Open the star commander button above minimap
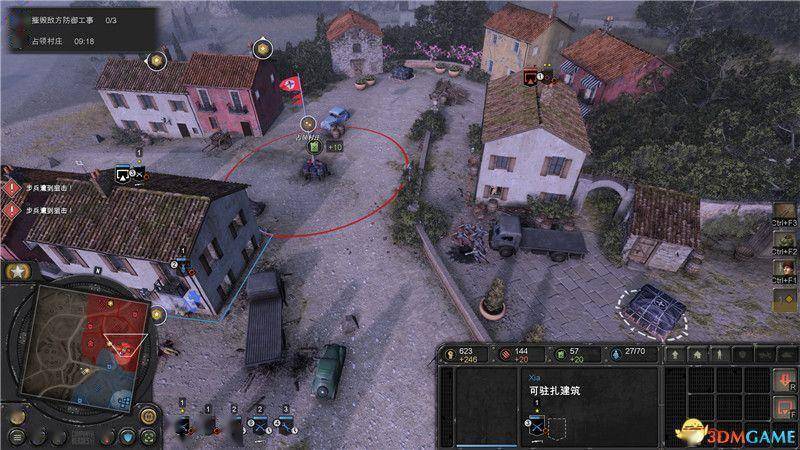The image size is (800, 450). (x=17, y=271)
